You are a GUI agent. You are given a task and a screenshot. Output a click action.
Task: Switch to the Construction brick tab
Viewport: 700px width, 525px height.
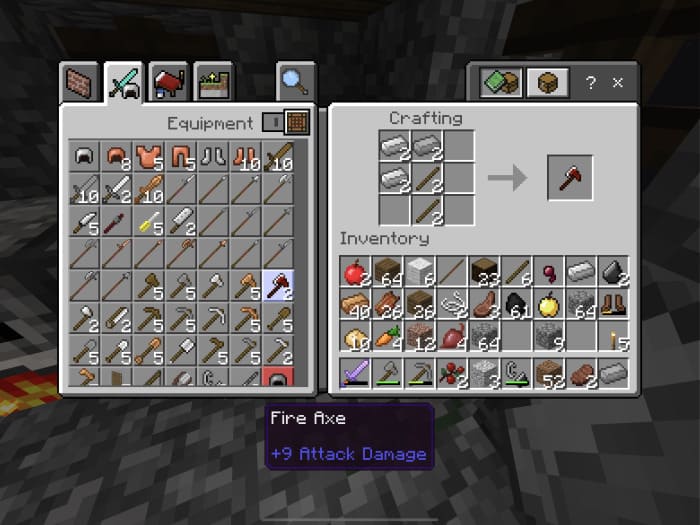tap(81, 83)
